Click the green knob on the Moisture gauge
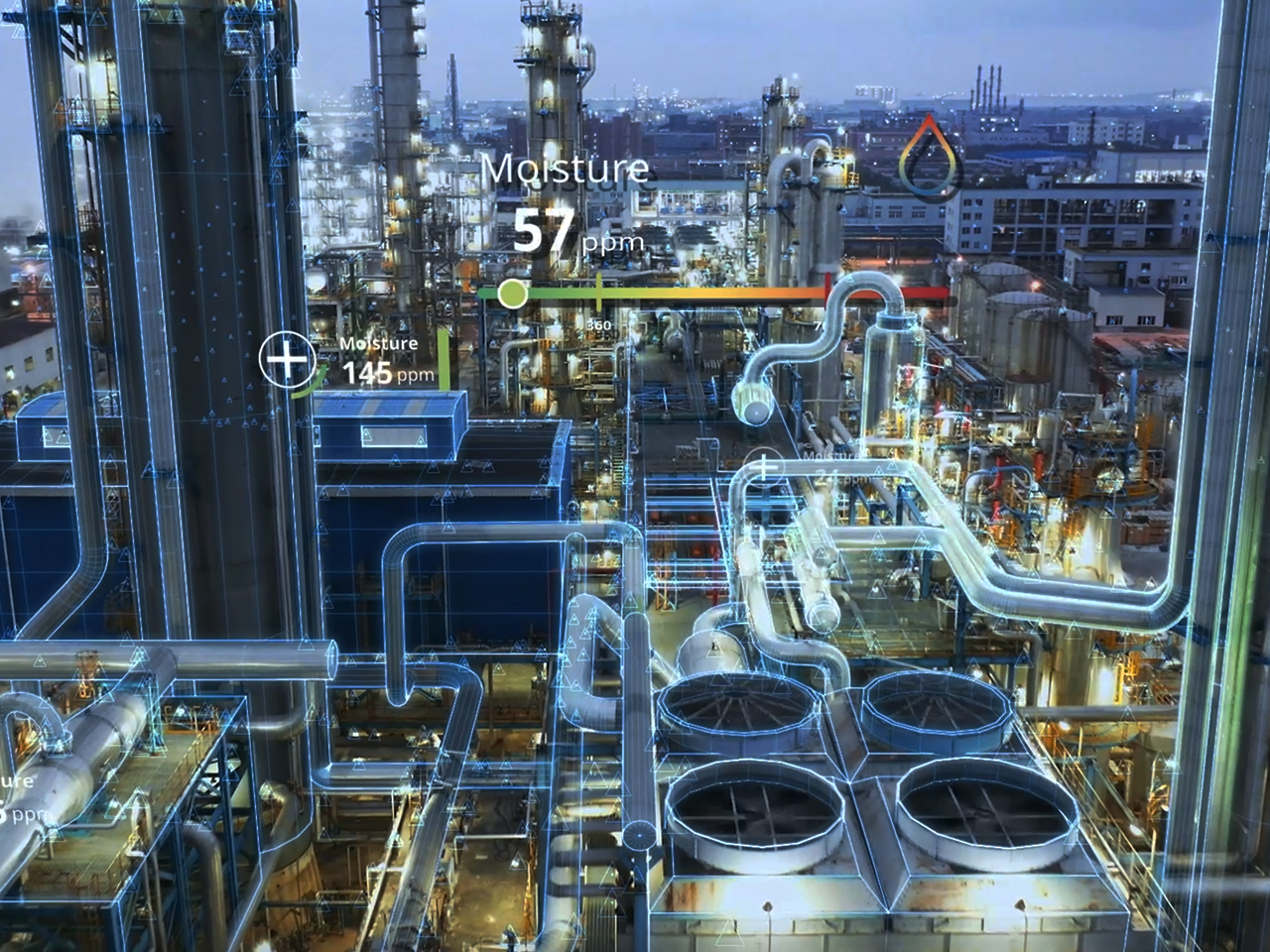 tap(512, 293)
